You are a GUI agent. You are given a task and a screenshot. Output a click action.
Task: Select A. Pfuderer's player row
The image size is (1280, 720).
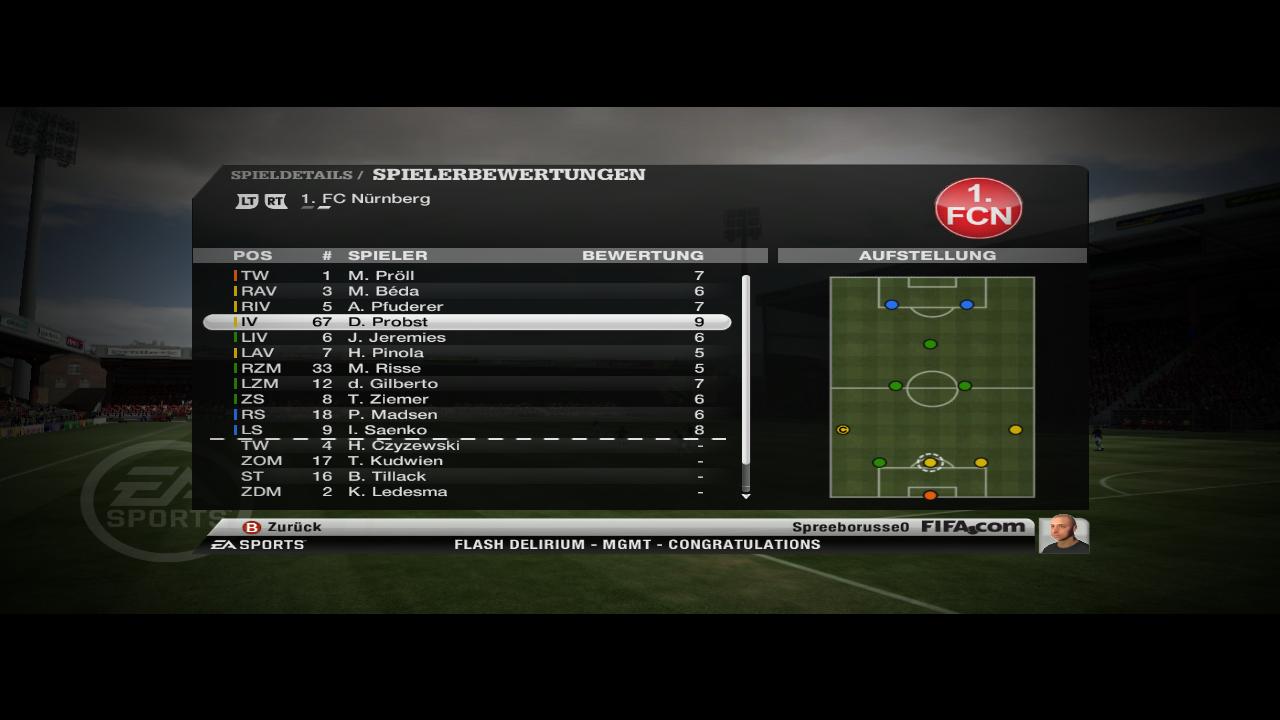point(468,306)
